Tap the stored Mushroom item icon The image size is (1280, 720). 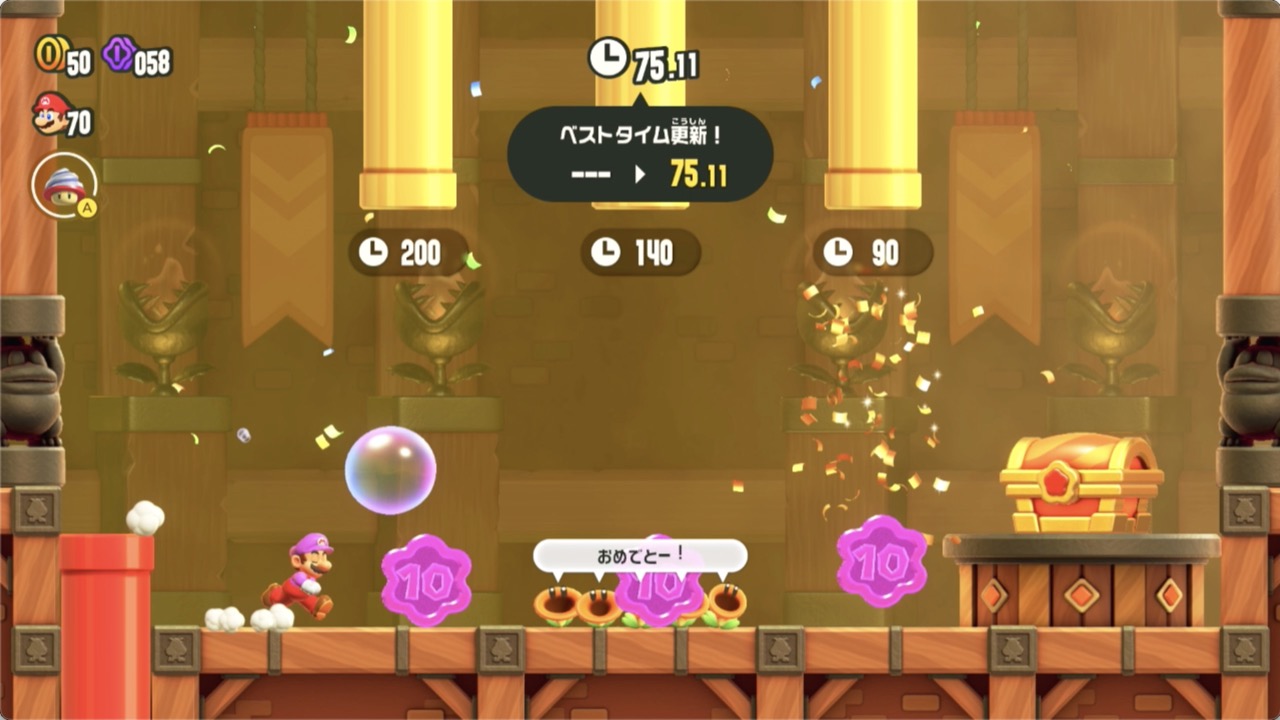click(x=62, y=183)
